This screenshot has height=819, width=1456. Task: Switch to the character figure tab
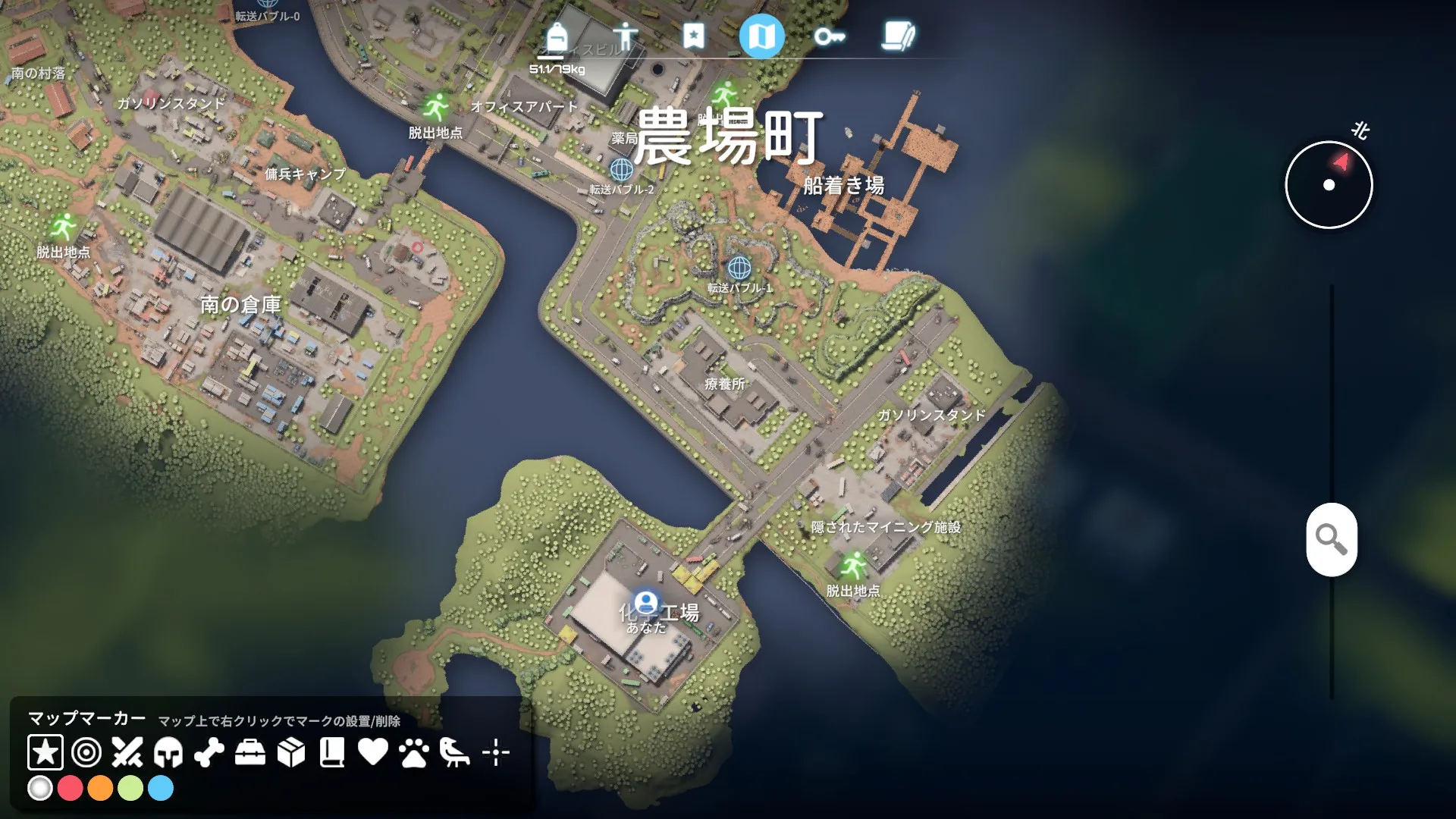point(625,36)
